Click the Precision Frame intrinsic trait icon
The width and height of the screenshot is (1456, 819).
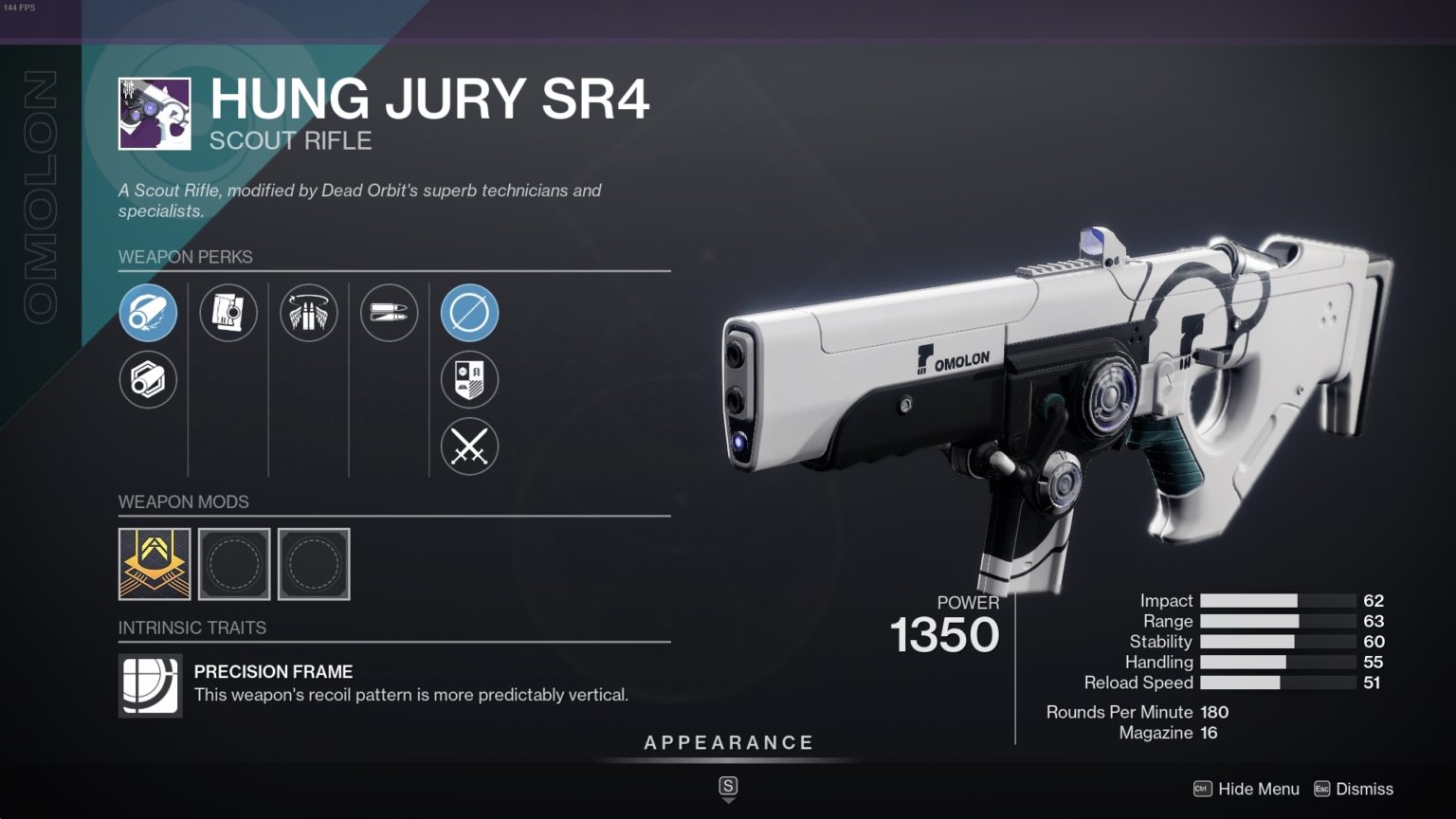pyautogui.click(x=149, y=685)
